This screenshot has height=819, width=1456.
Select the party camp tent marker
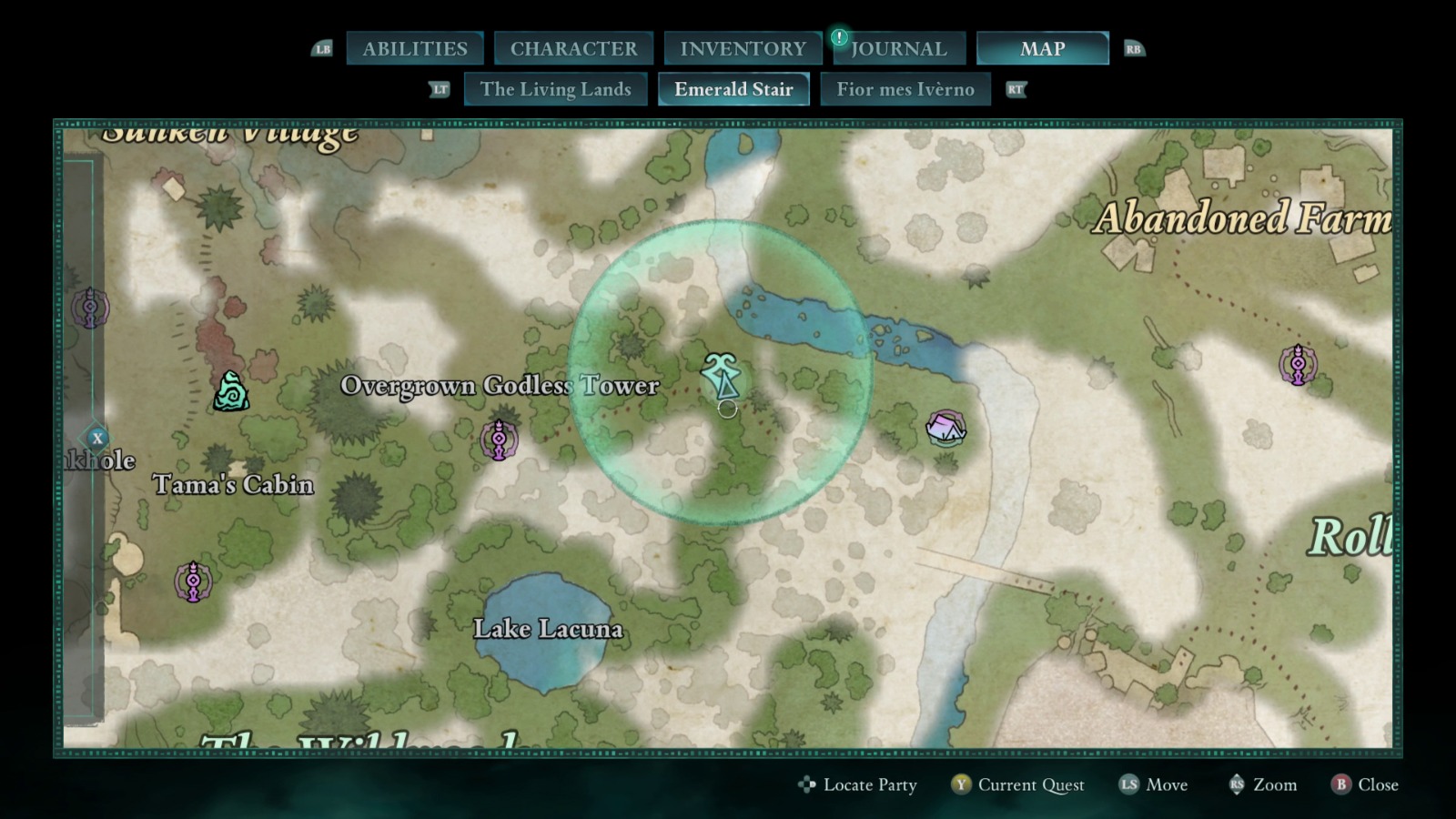[x=945, y=428]
